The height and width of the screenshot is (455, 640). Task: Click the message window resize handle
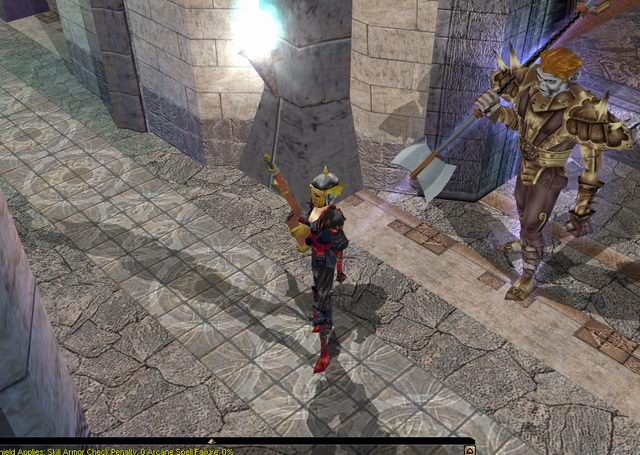(x=210, y=441)
